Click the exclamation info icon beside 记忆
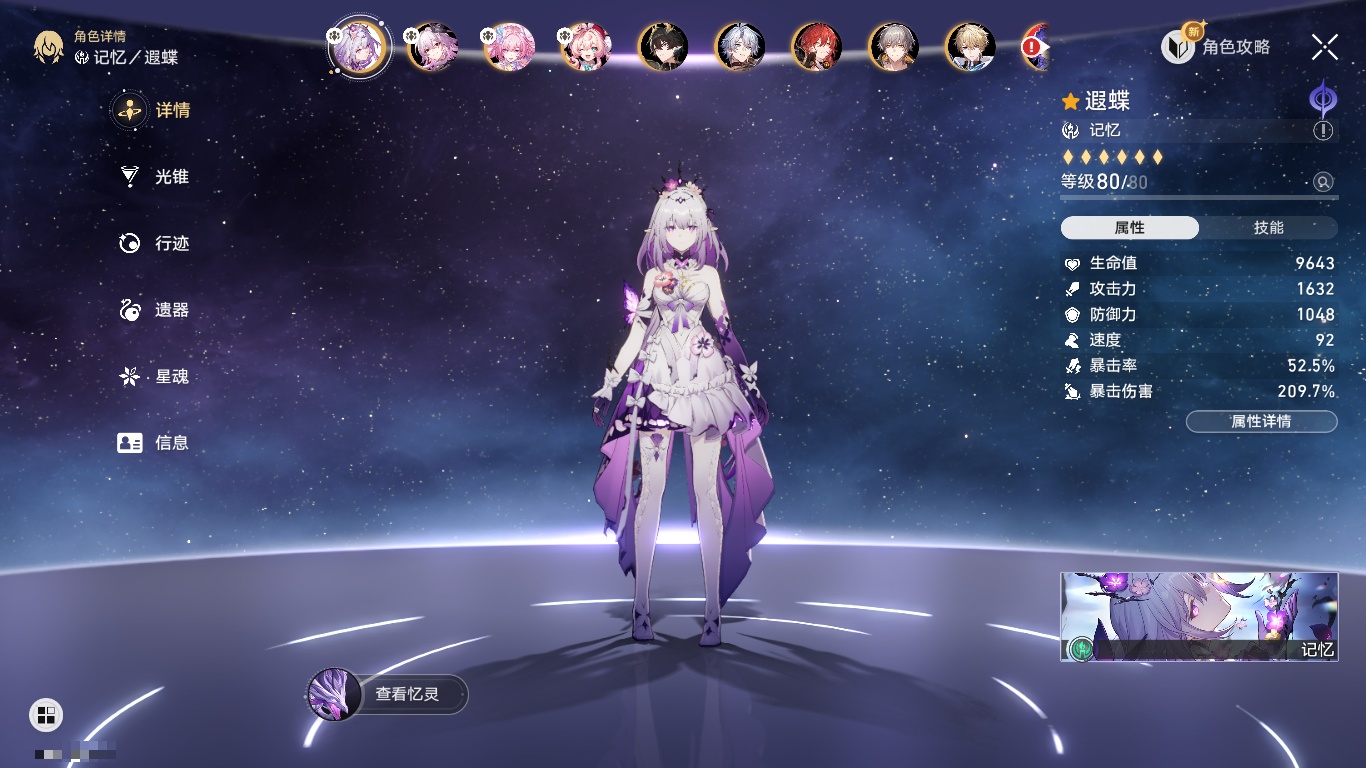The image size is (1366, 768). pos(1323,131)
